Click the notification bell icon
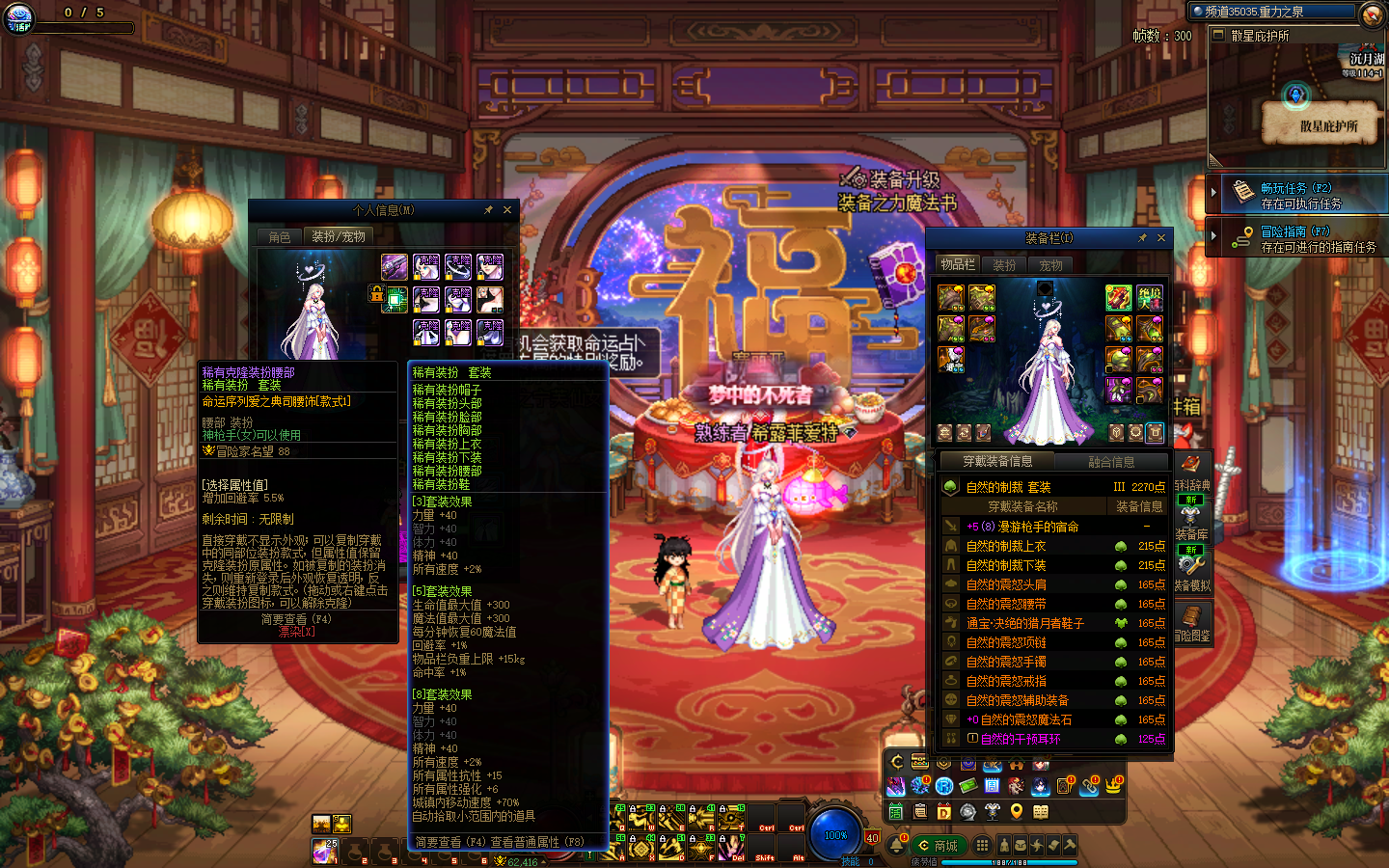 (897, 846)
